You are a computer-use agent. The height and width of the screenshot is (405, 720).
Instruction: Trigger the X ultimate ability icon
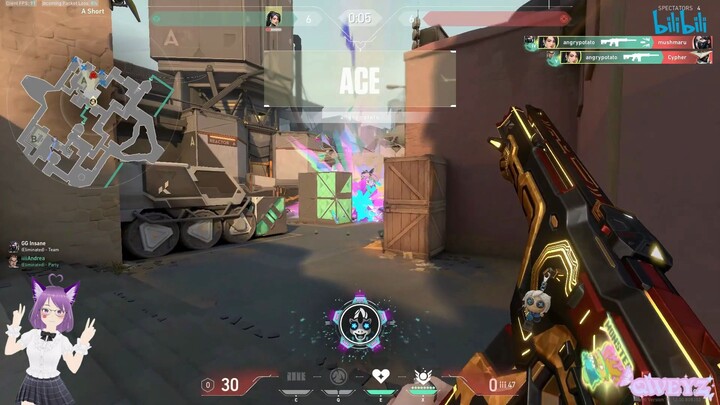(423, 376)
